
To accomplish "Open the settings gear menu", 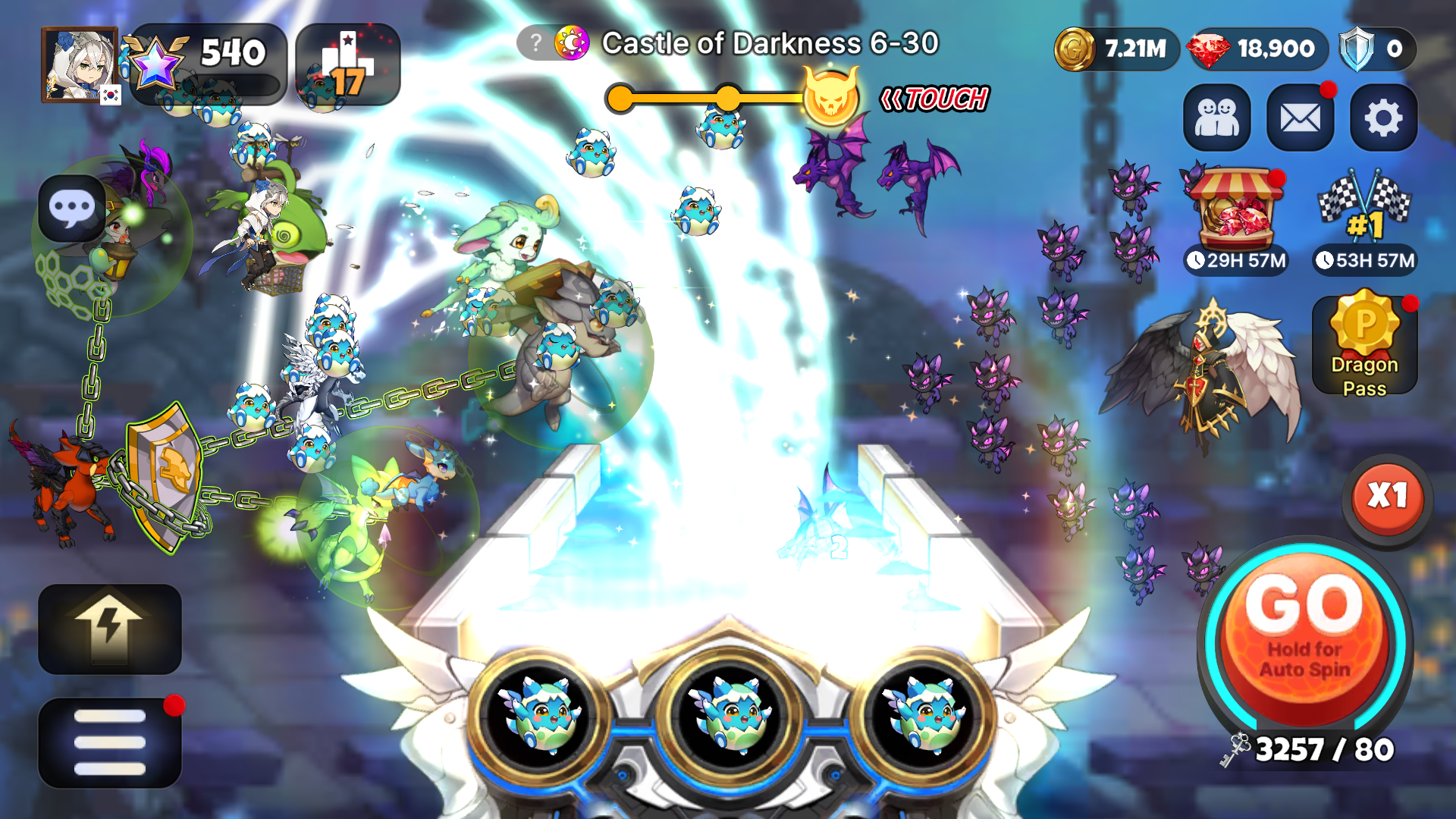I will (x=1383, y=118).
